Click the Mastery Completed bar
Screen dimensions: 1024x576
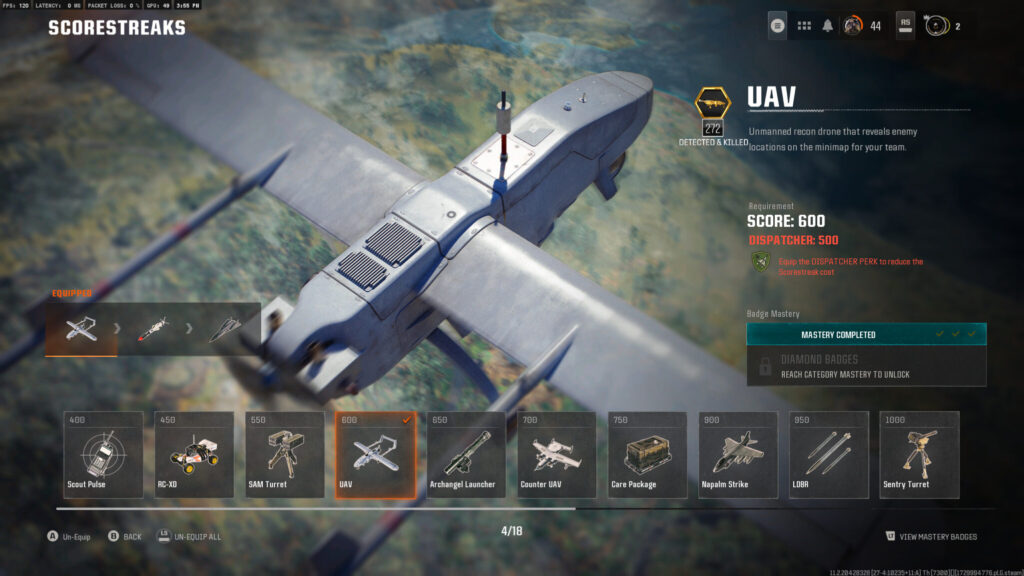coord(866,334)
